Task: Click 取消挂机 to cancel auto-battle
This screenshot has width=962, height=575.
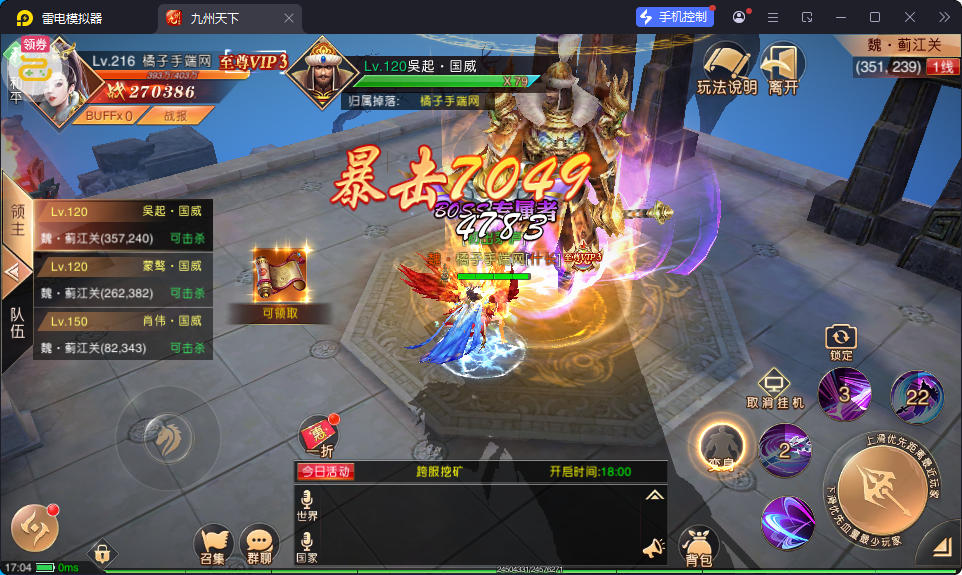Action: 775,389
